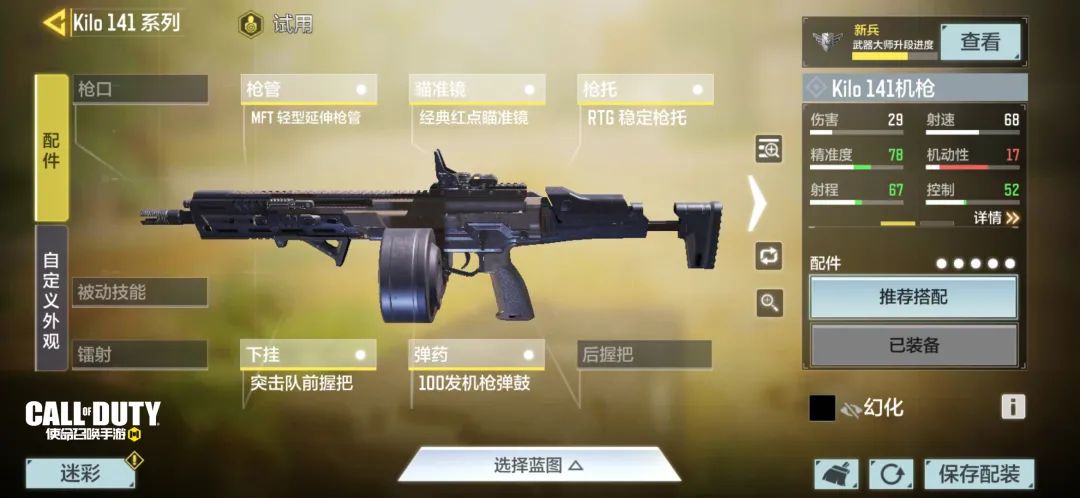This screenshot has width=1080, height=498.
Task: Open the 弹药 ammunition attachment slot
Action: [x=476, y=354]
